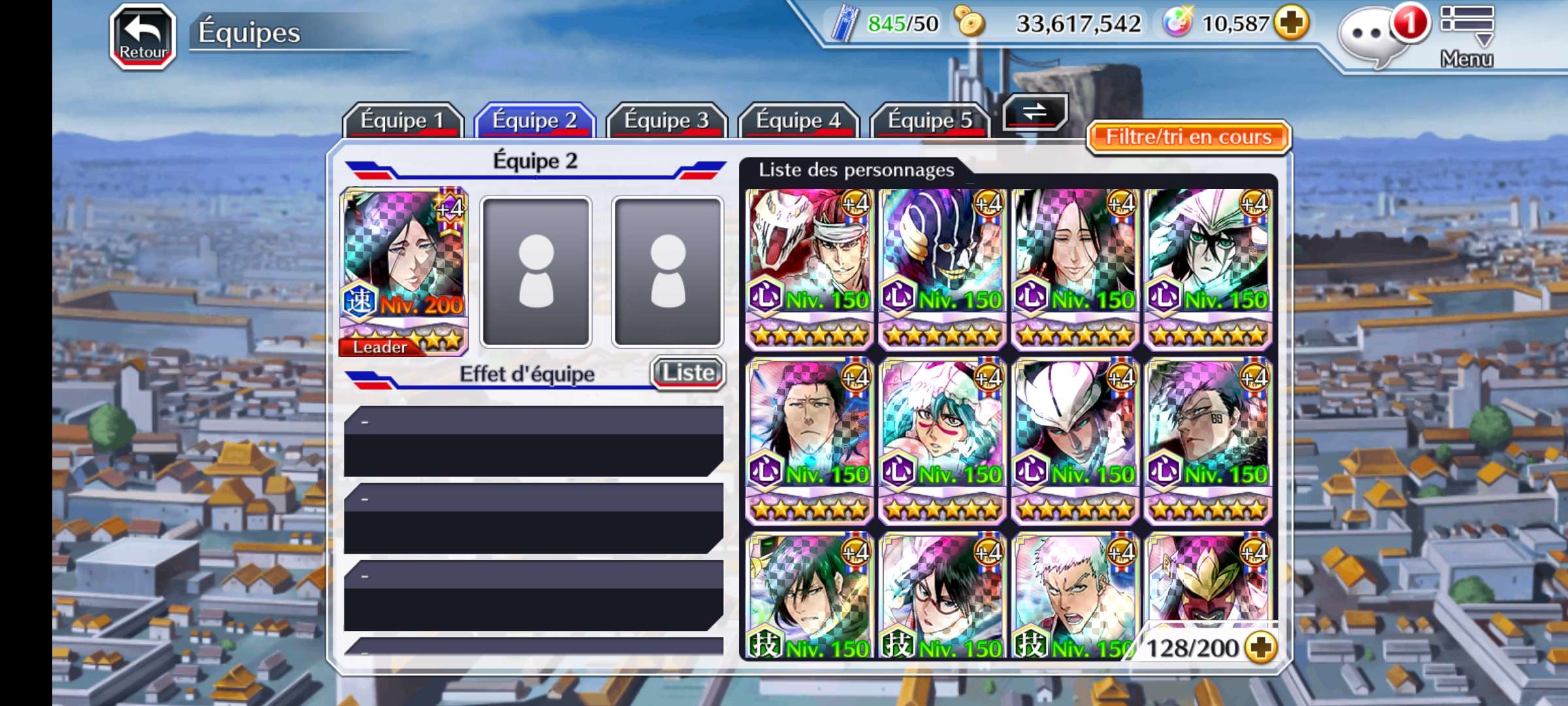Switch to the Équipe 1 tab

point(402,120)
